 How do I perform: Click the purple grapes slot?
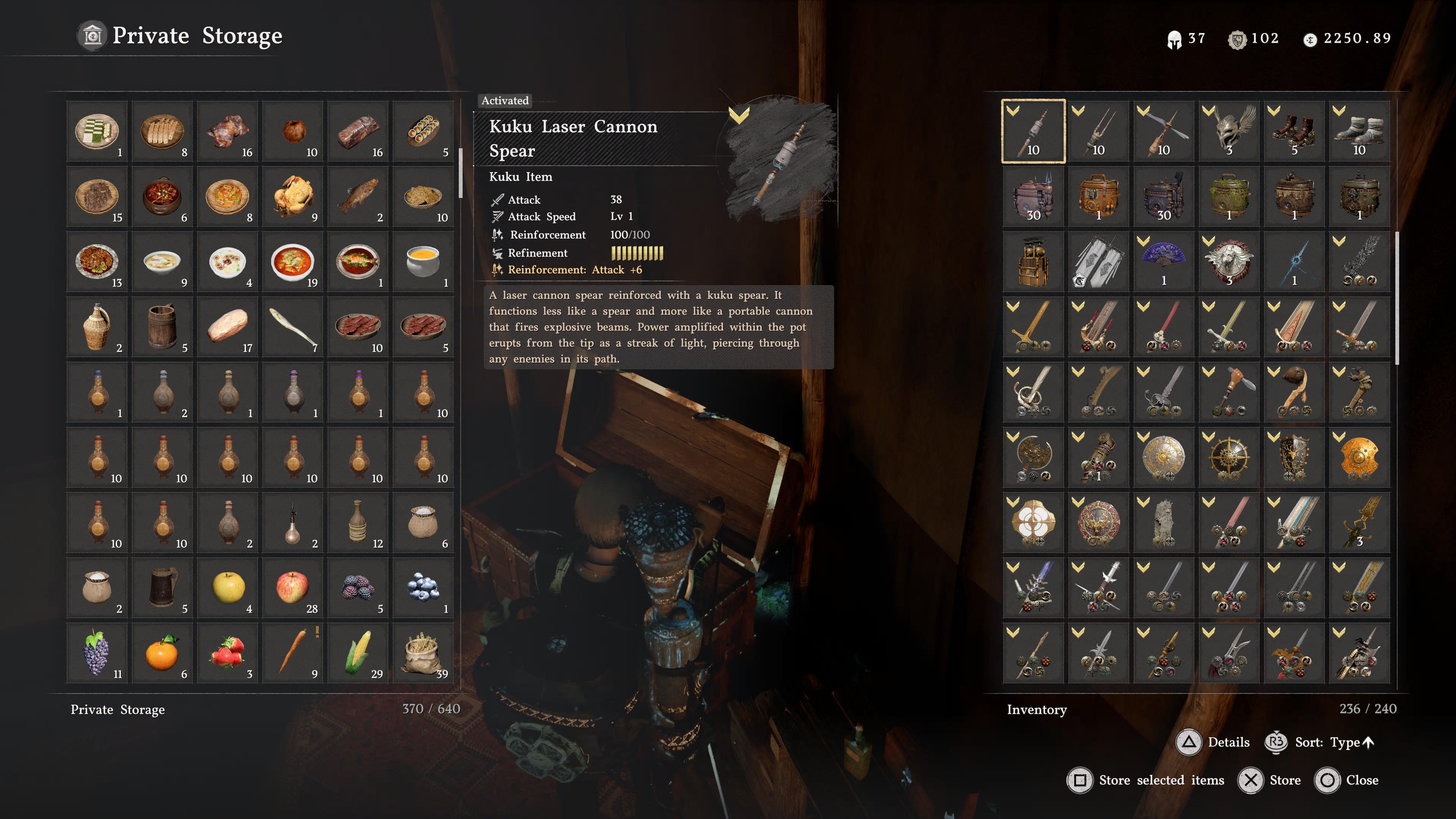click(97, 653)
